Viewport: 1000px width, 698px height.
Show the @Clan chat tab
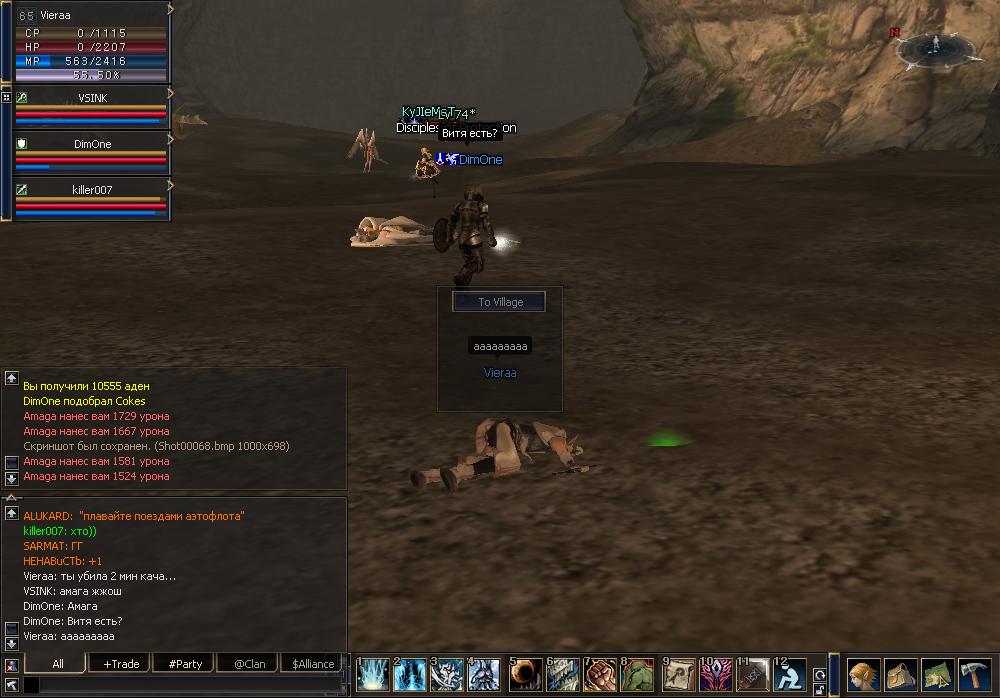pyautogui.click(x=249, y=663)
